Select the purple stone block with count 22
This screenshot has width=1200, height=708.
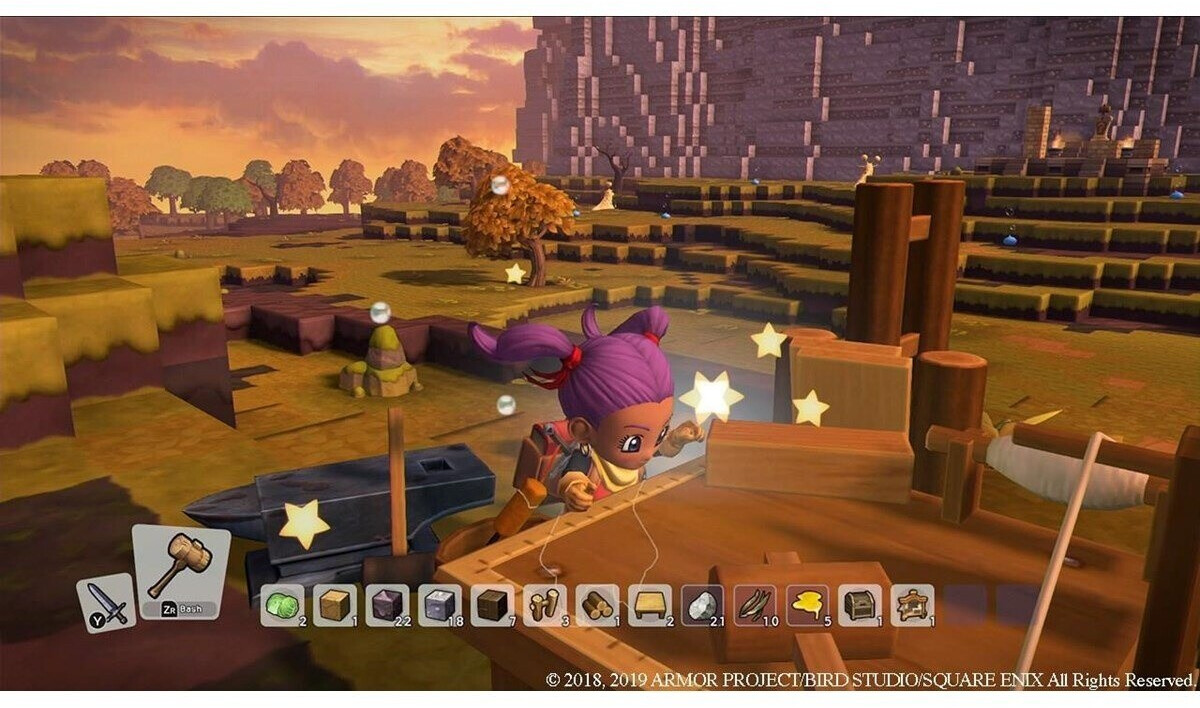coord(387,605)
